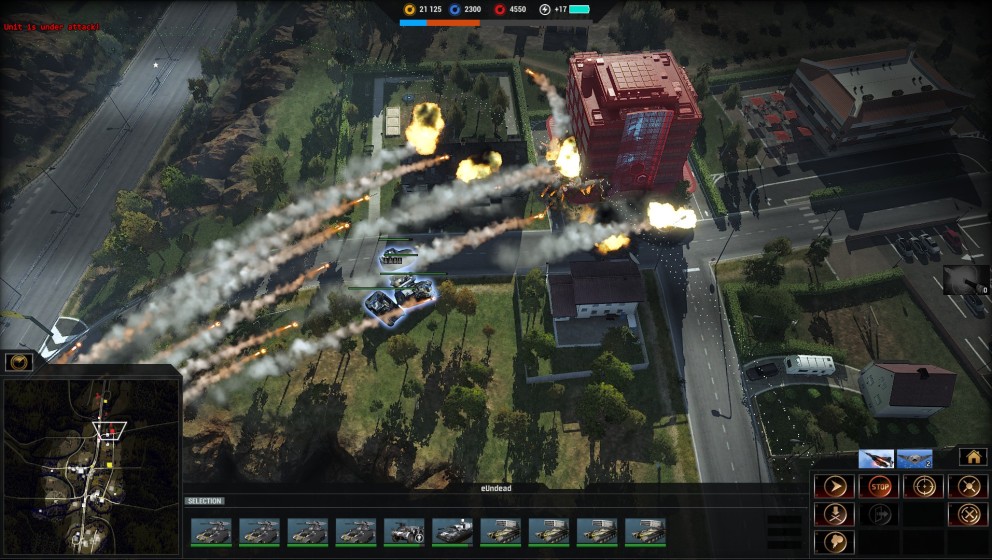Call in the fighter jet air strike
The width and height of the screenshot is (992, 560).
point(876,459)
